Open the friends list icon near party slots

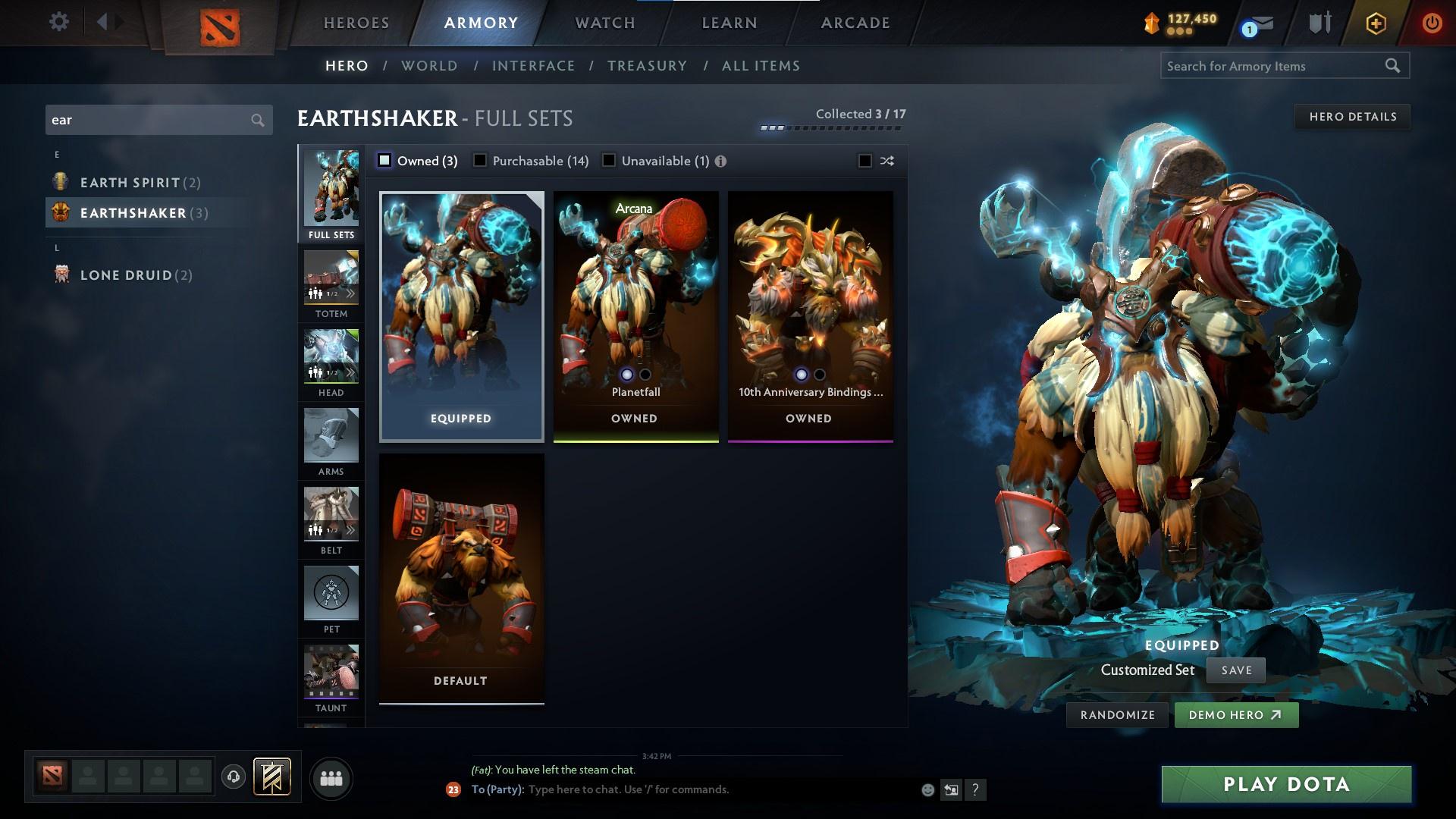click(330, 777)
